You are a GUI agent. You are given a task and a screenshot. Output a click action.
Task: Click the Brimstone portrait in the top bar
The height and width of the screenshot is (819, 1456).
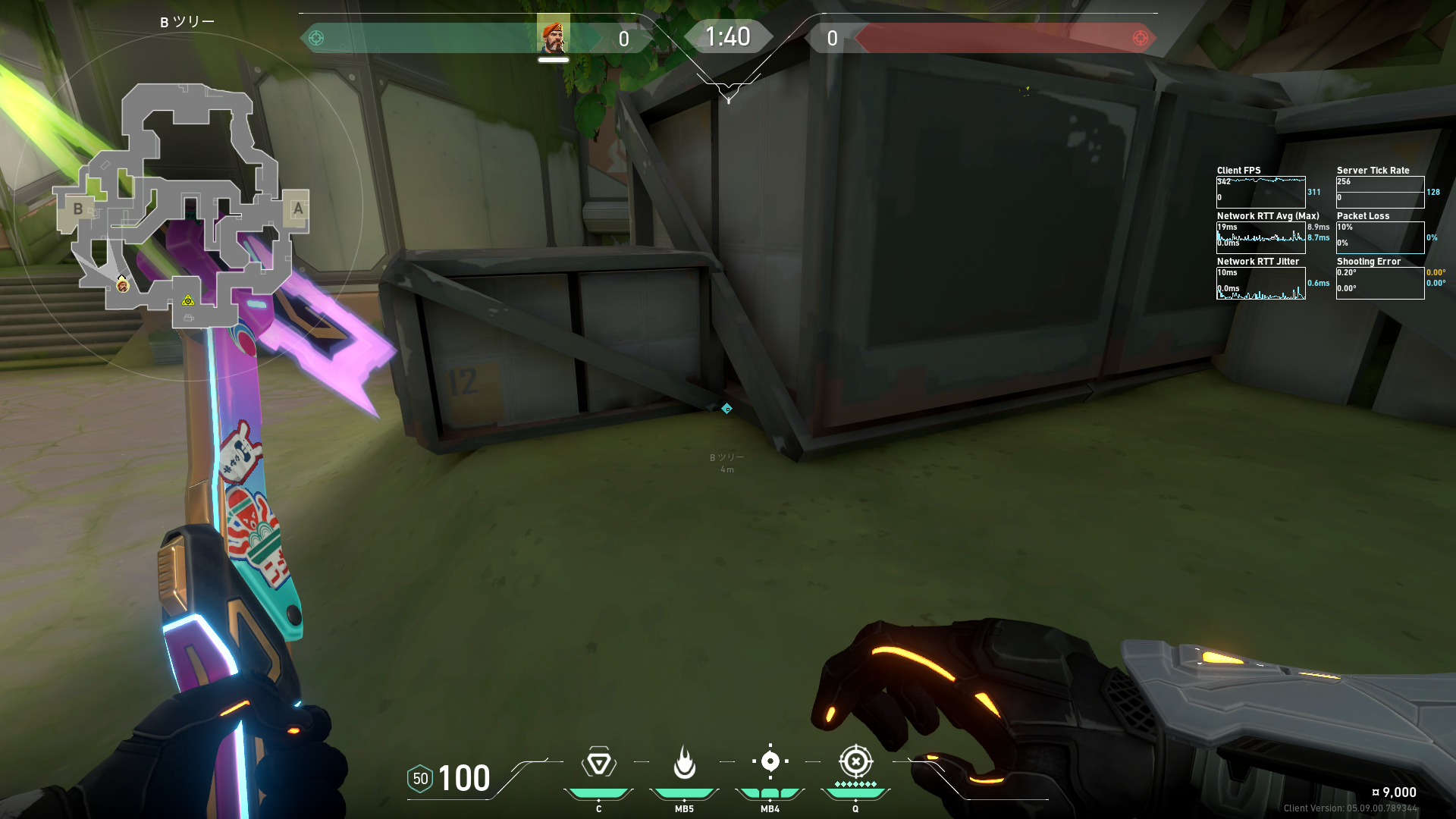tap(553, 35)
